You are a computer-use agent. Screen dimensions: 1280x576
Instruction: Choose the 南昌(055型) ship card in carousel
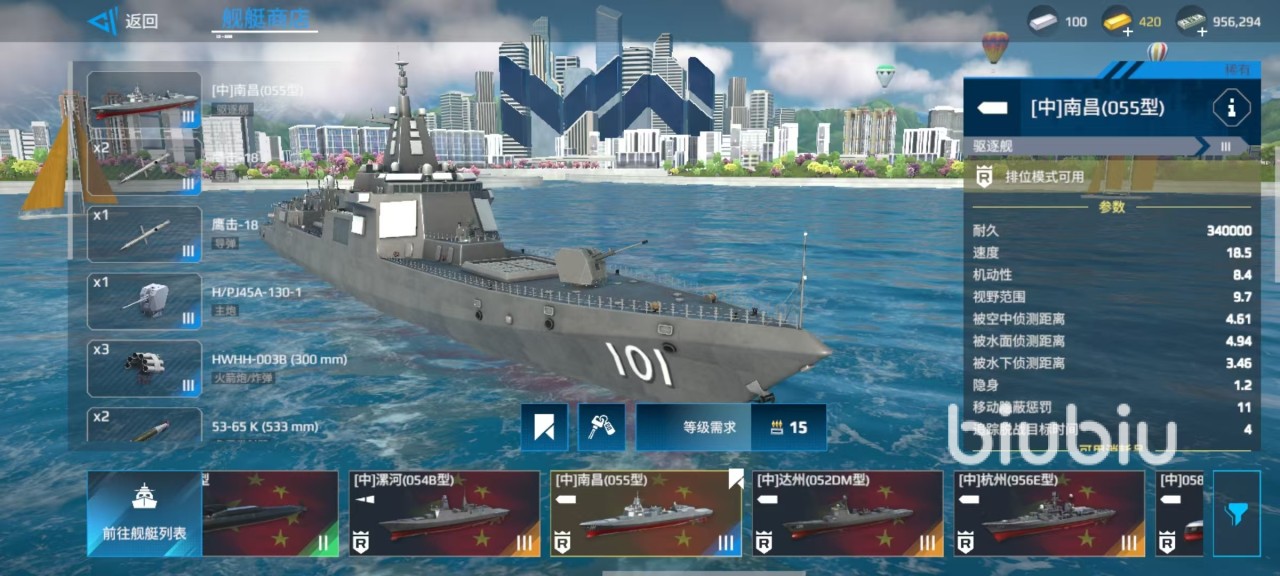(x=646, y=514)
